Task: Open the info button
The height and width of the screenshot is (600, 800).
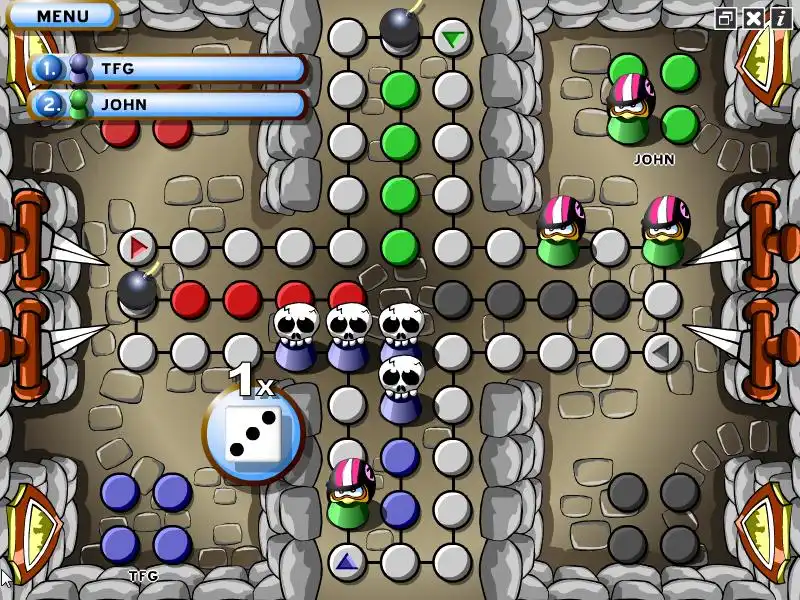Action: click(778, 17)
